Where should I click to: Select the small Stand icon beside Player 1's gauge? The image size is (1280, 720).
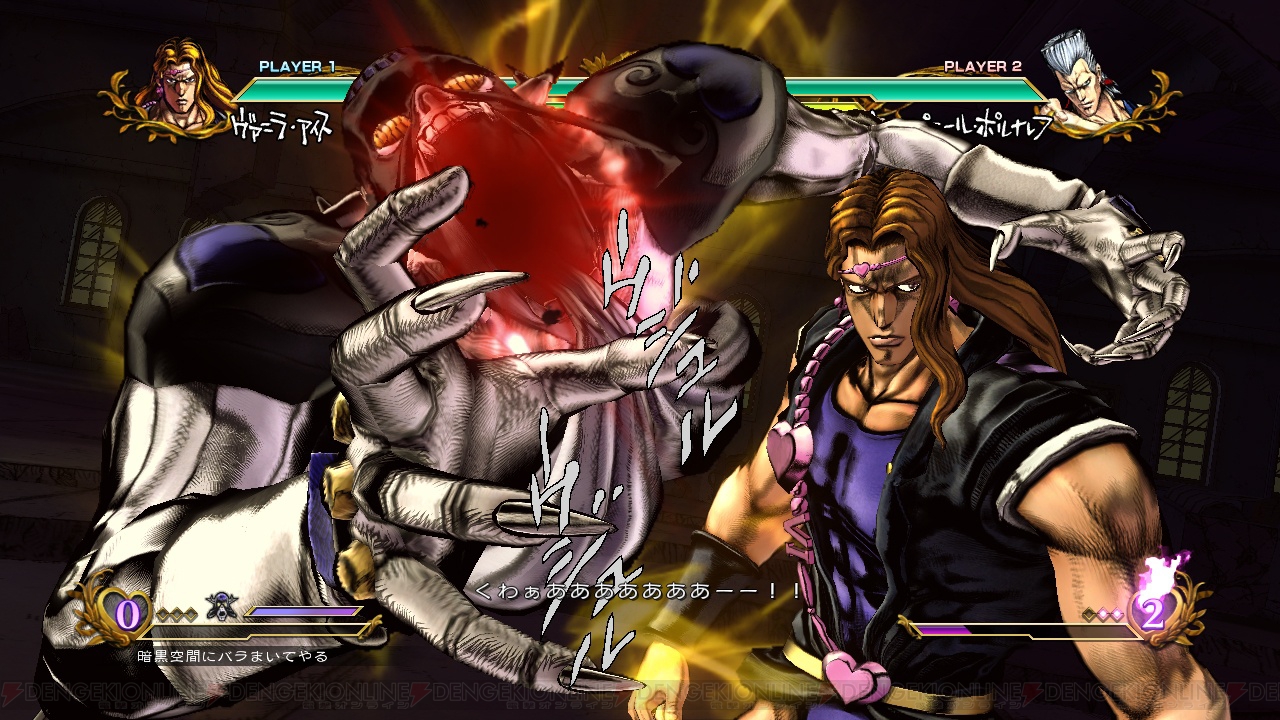[x=221, y=606]
